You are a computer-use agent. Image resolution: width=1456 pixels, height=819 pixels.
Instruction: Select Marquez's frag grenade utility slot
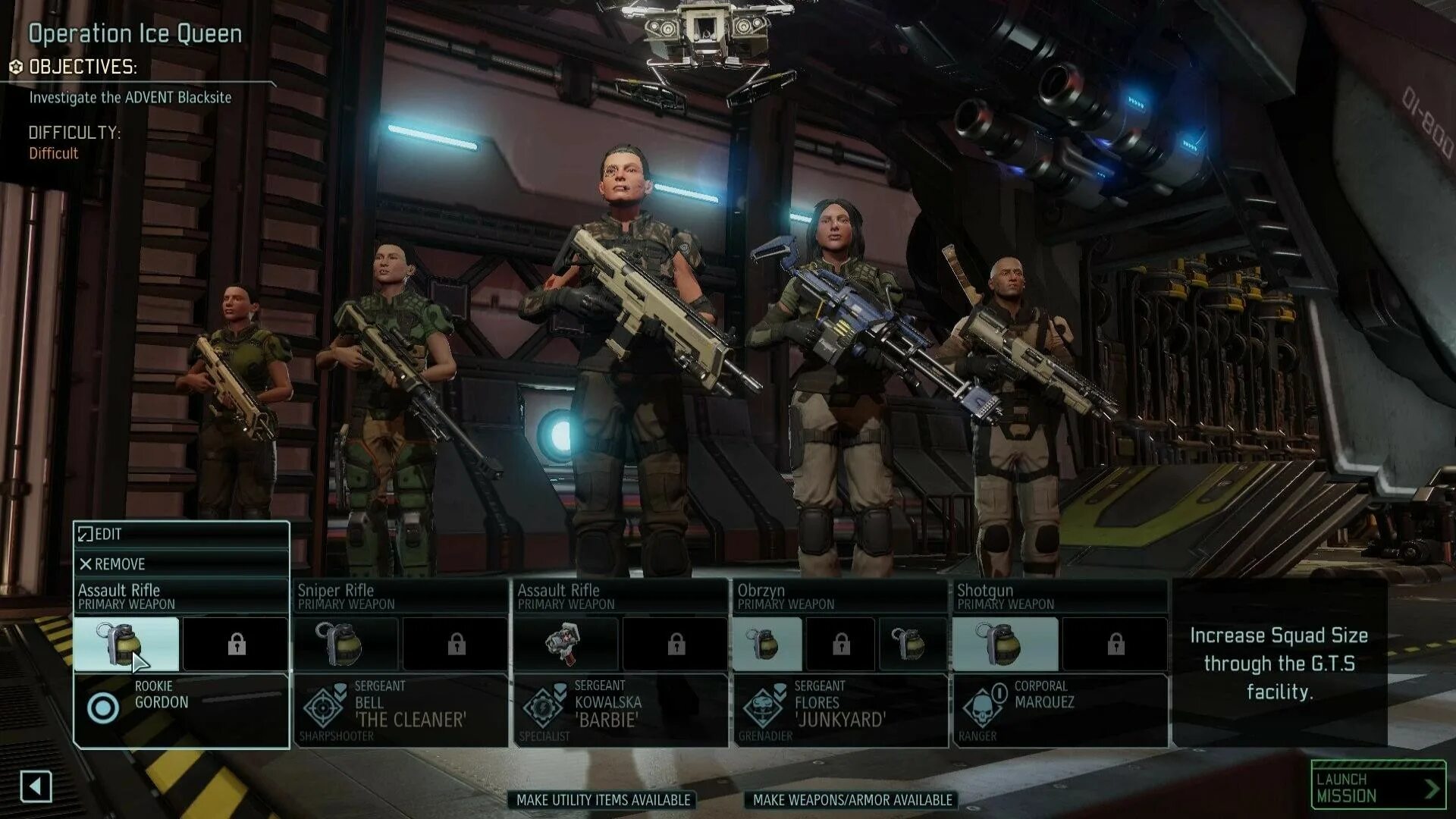[1005, 644]
